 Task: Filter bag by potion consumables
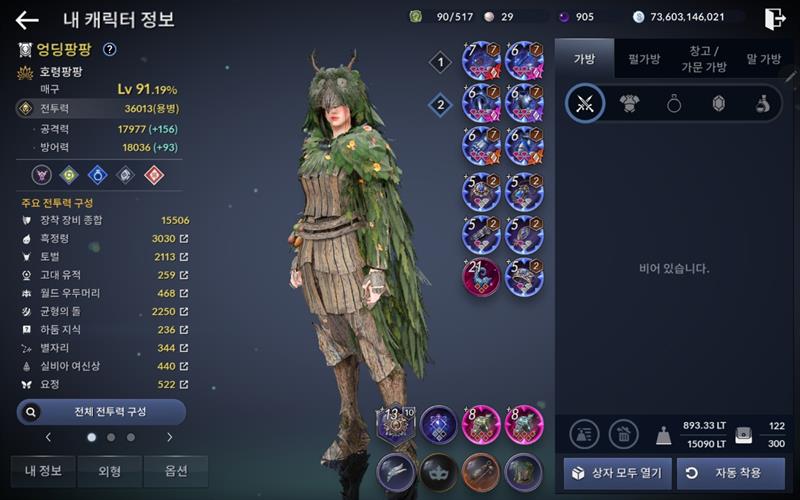pyautogui.click(x=762, y=104)
